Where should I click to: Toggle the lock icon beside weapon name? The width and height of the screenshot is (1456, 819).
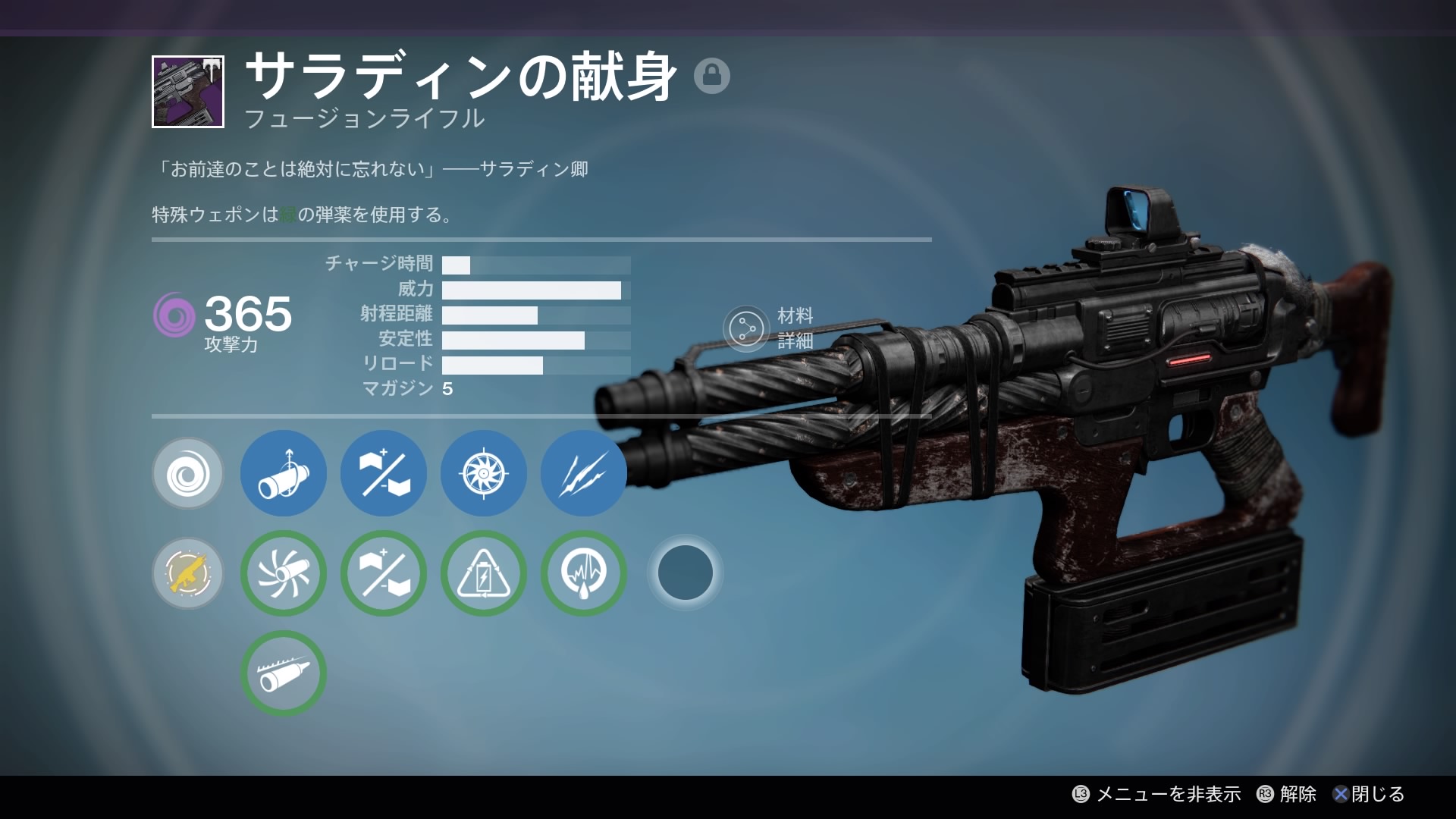712,76
